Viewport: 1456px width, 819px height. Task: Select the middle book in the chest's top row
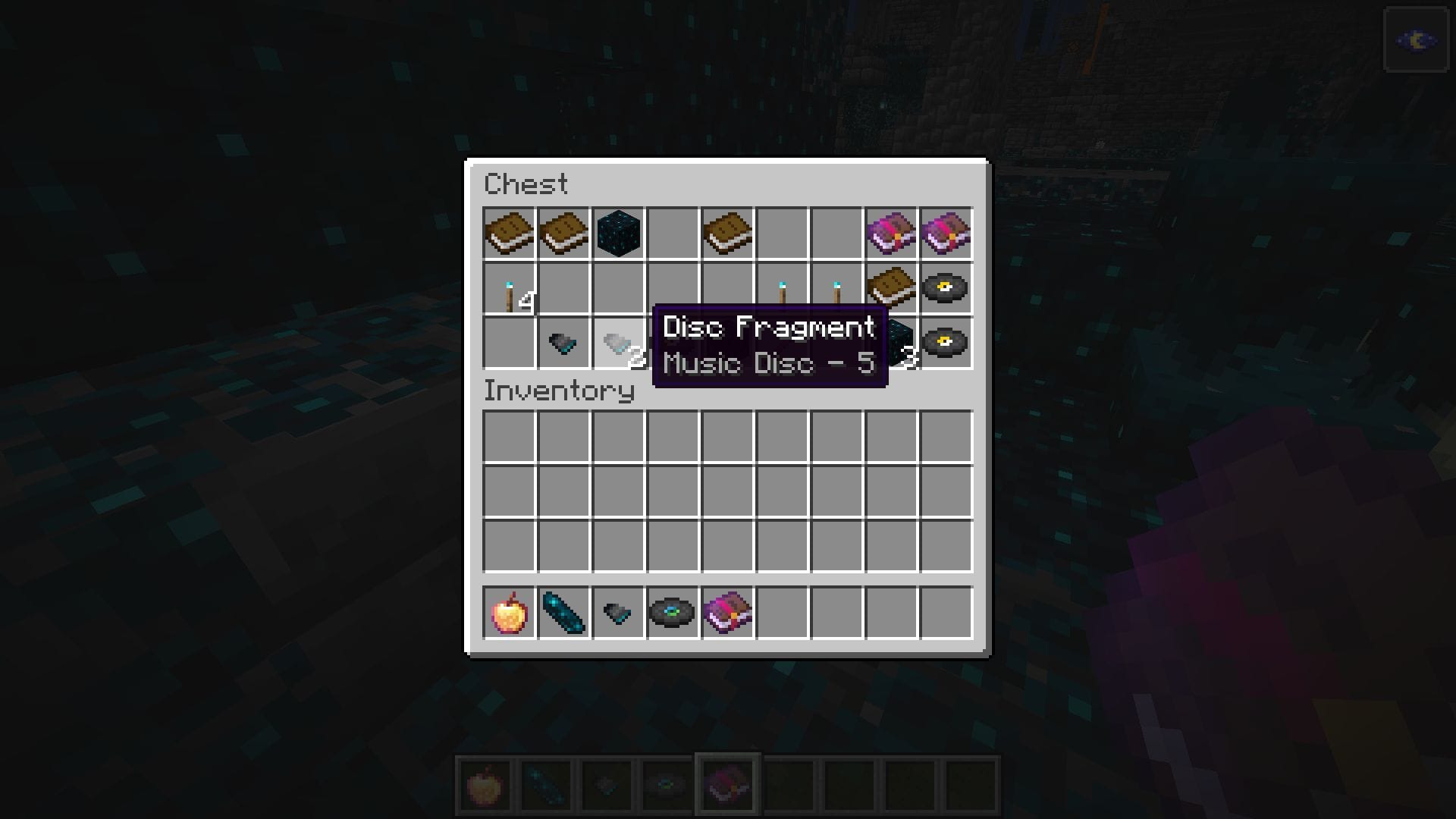[563, 233]
